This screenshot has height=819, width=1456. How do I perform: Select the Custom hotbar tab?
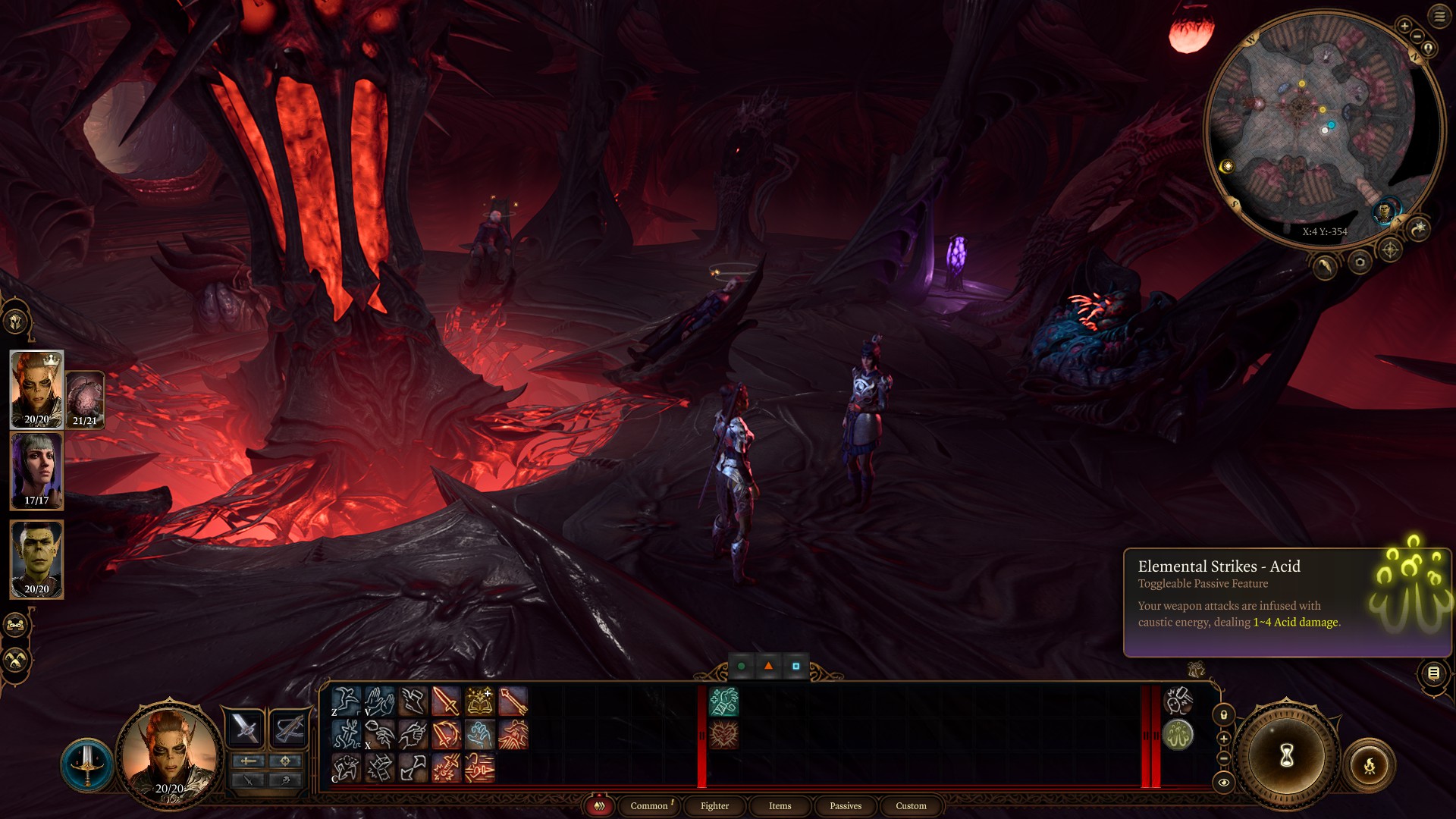point(910,805)
